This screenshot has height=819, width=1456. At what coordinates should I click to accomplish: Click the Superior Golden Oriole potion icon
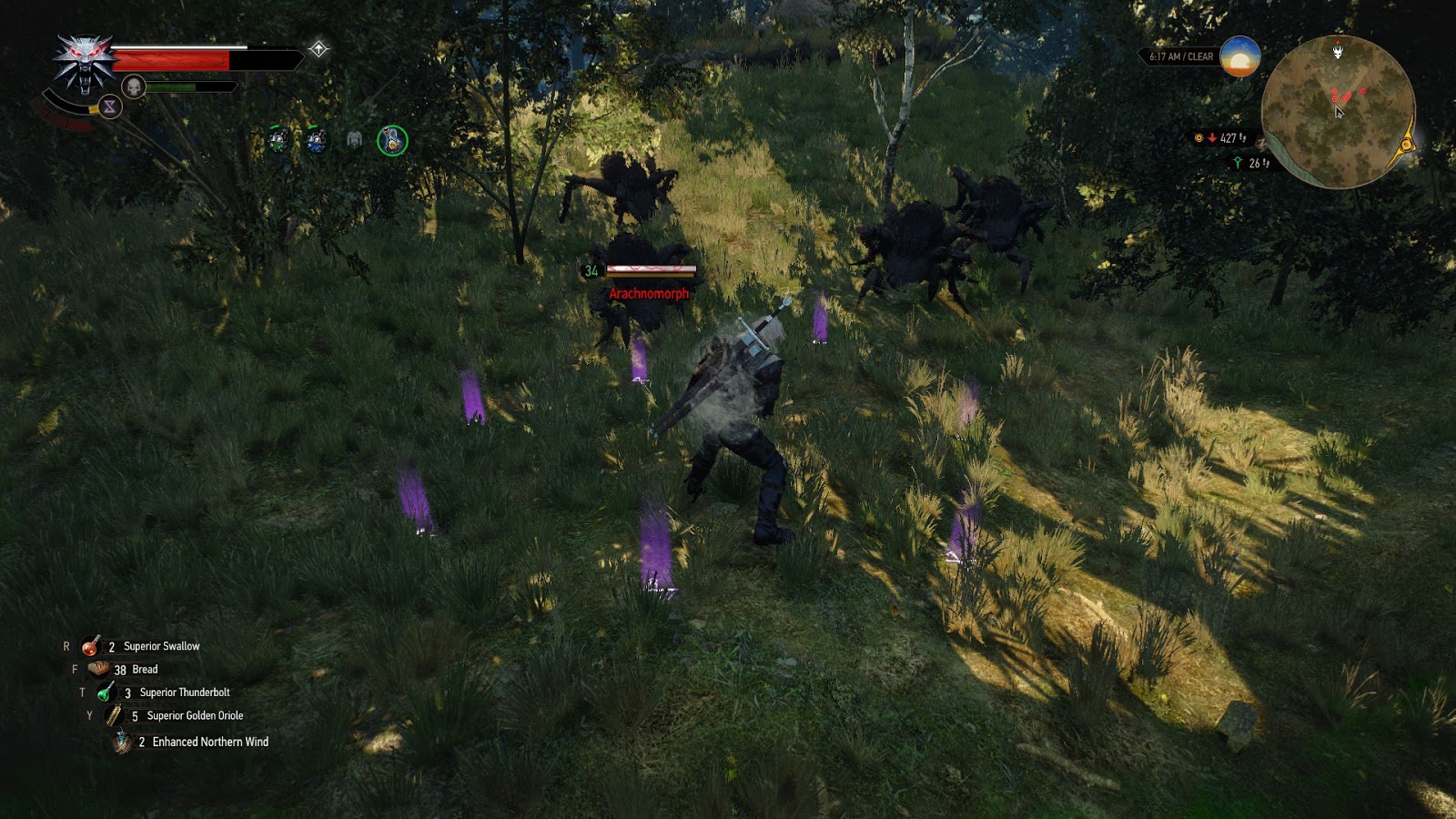tap(115, 716)
